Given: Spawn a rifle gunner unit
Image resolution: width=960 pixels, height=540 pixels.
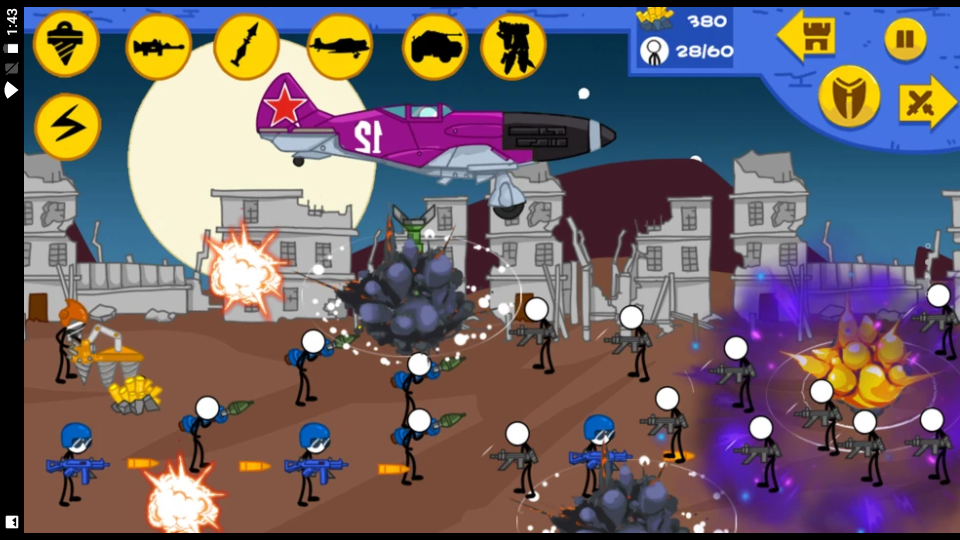Looking at the screenshot, I should pyautogui.click(x=158, y=47).
